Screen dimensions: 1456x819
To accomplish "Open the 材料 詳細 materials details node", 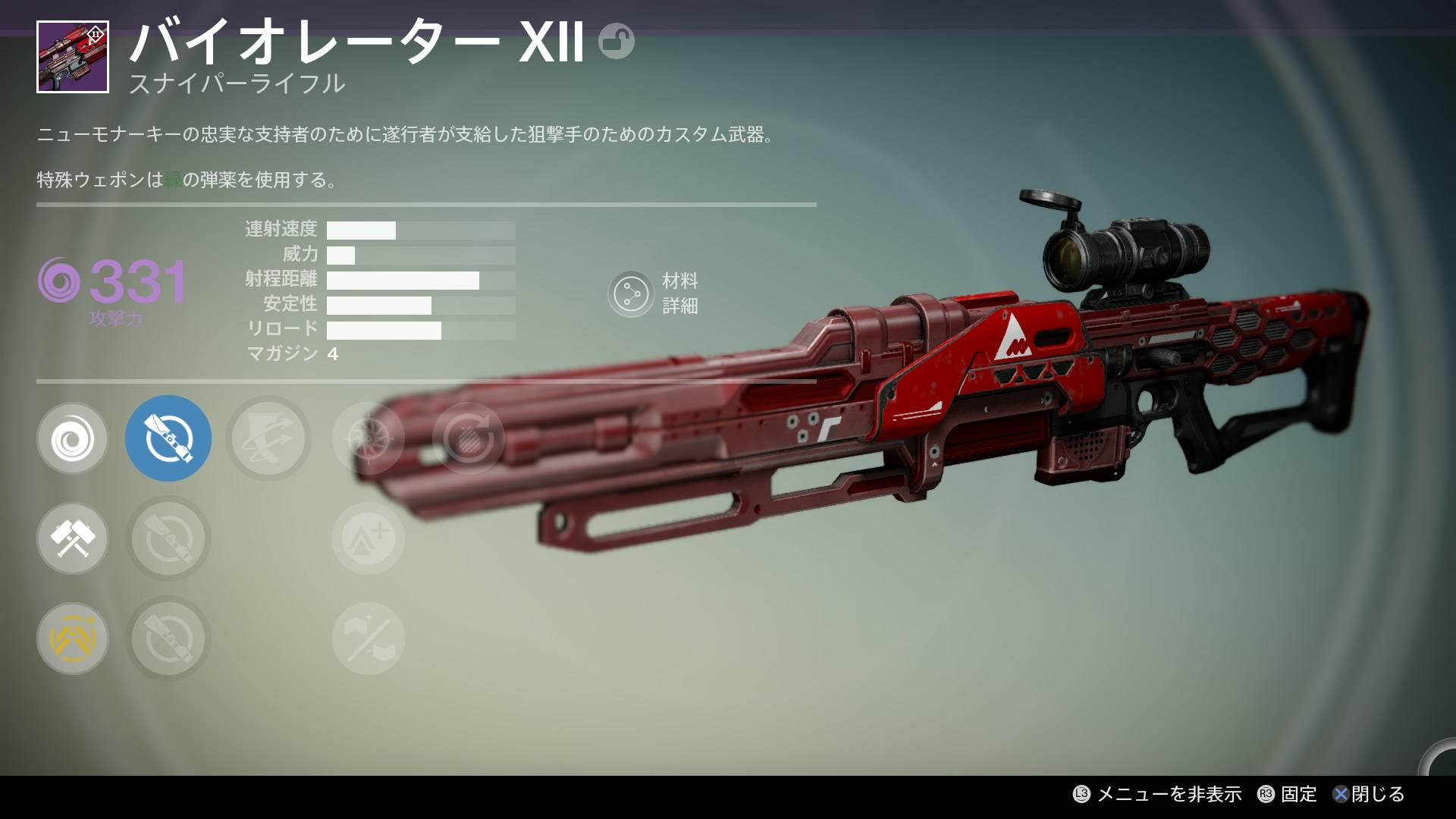I will point(631,294).
